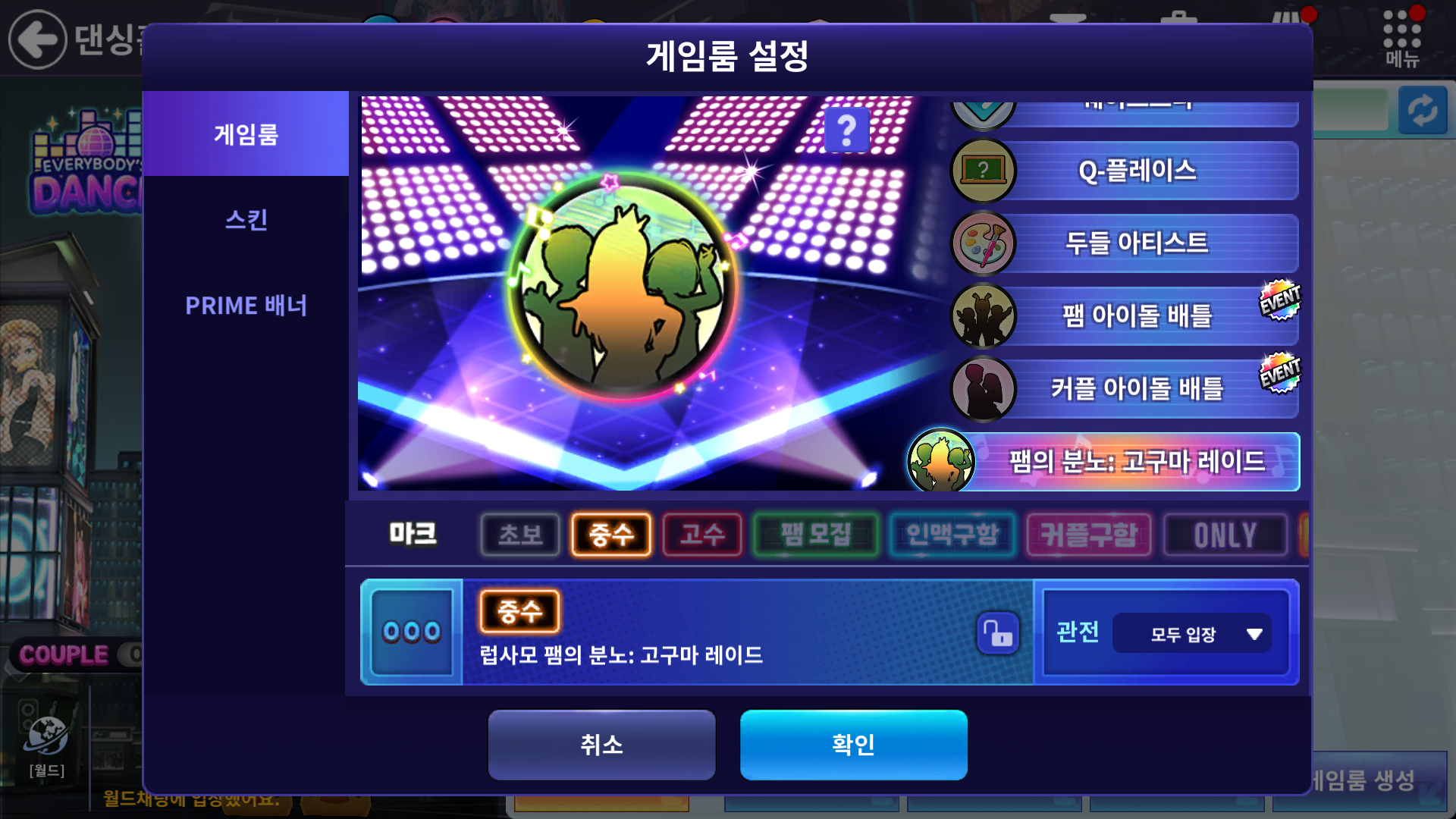Set room mark to 초보
Screen dimensions: 1456x819
520,535
